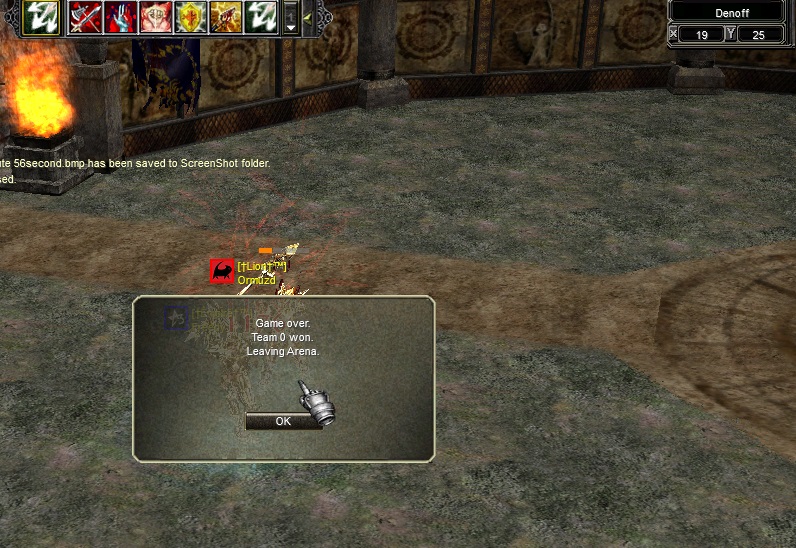Trigger the fiery sword skill icon
796x548 pixels.
tap(225, 17)
